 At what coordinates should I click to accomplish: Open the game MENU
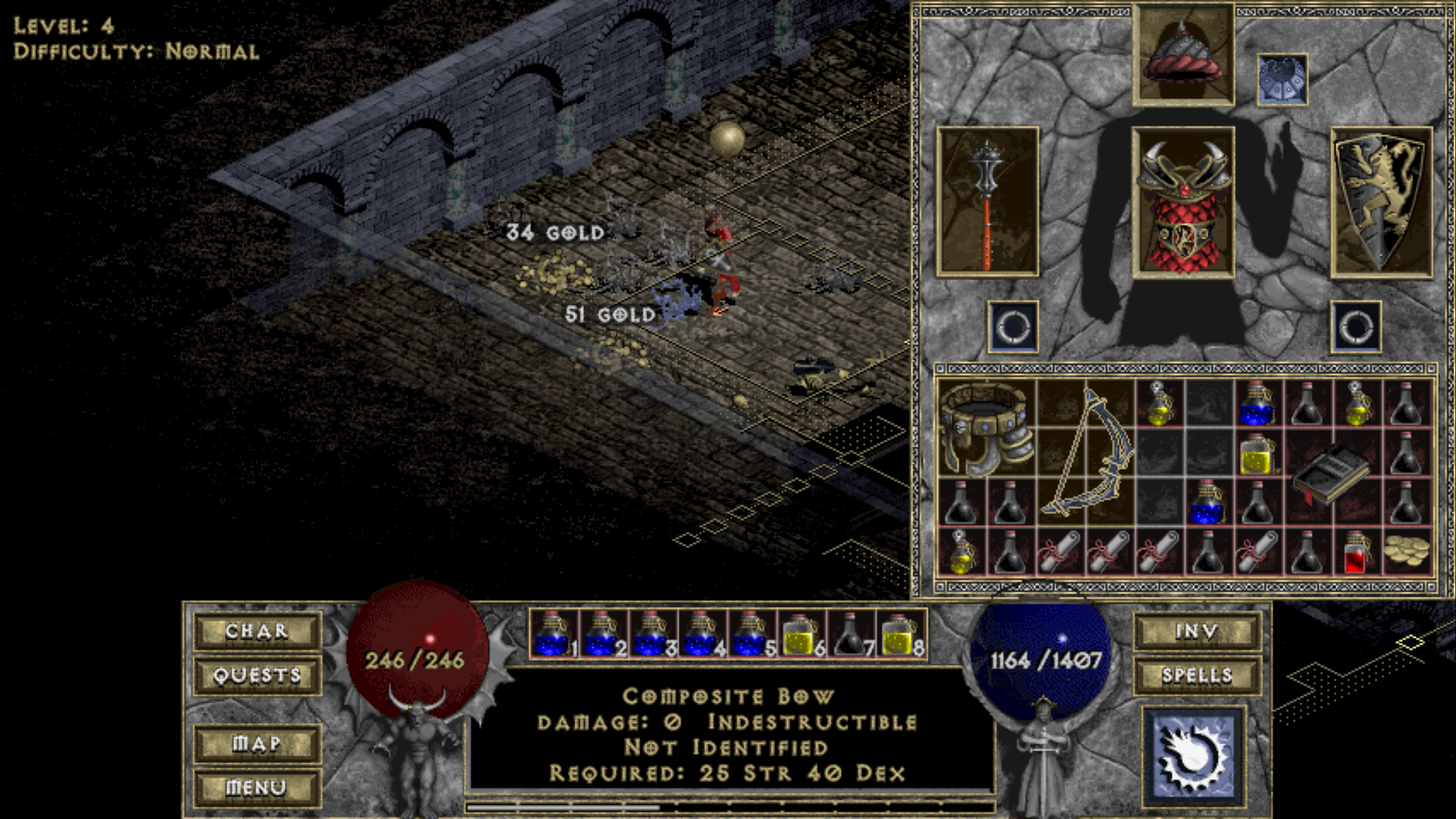click(257, 787)
